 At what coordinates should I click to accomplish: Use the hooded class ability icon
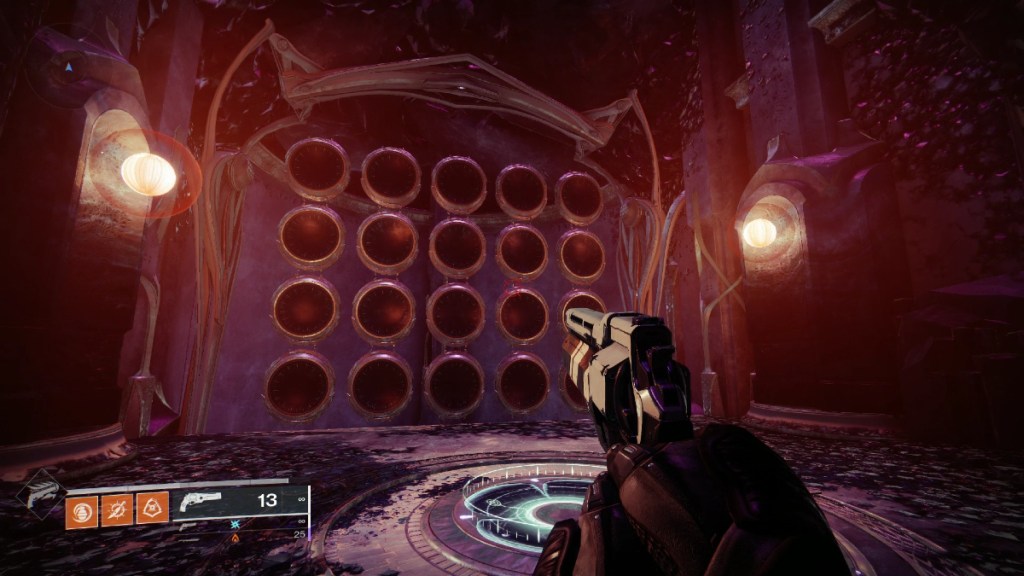[151, 508]
